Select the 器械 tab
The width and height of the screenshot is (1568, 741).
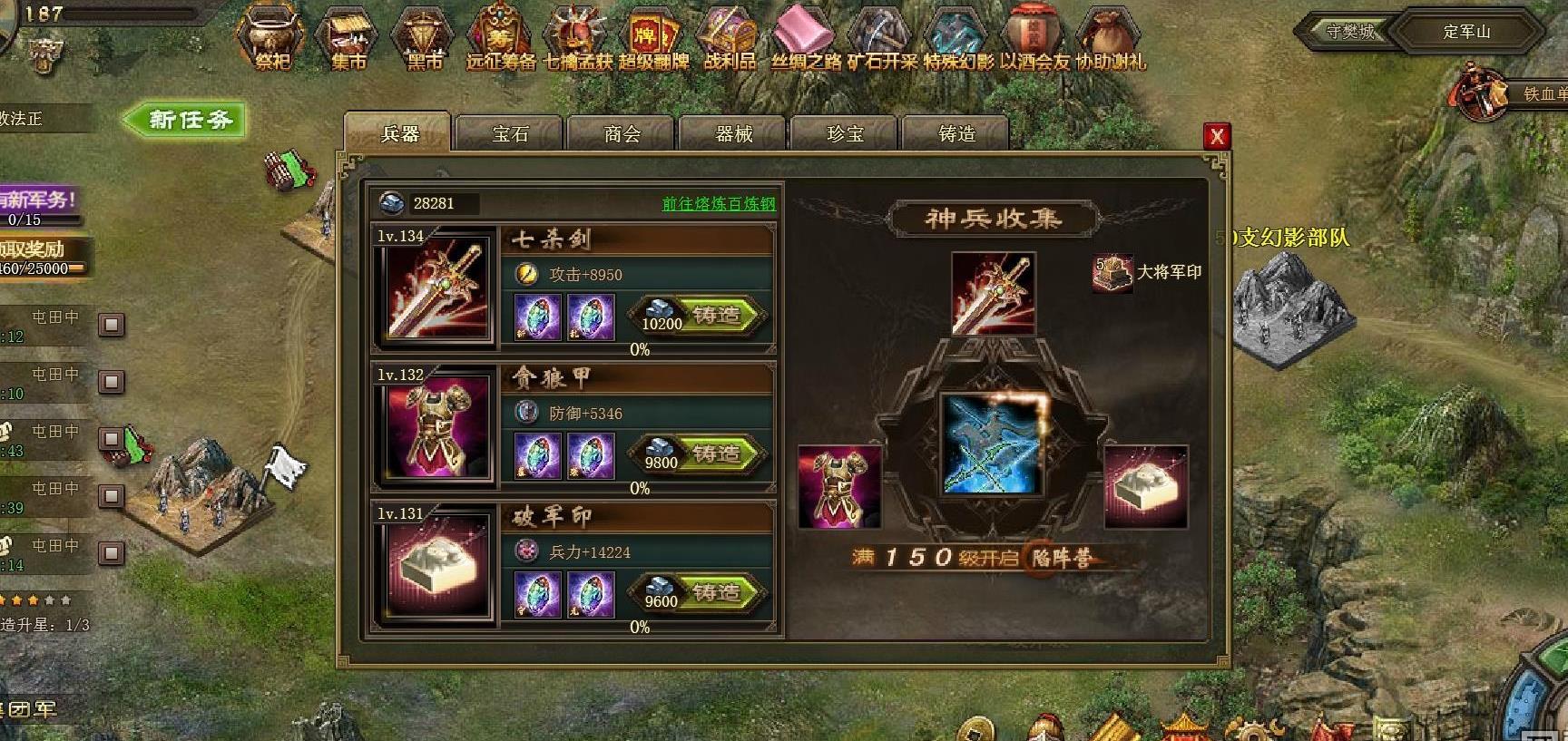coord(734,134)
